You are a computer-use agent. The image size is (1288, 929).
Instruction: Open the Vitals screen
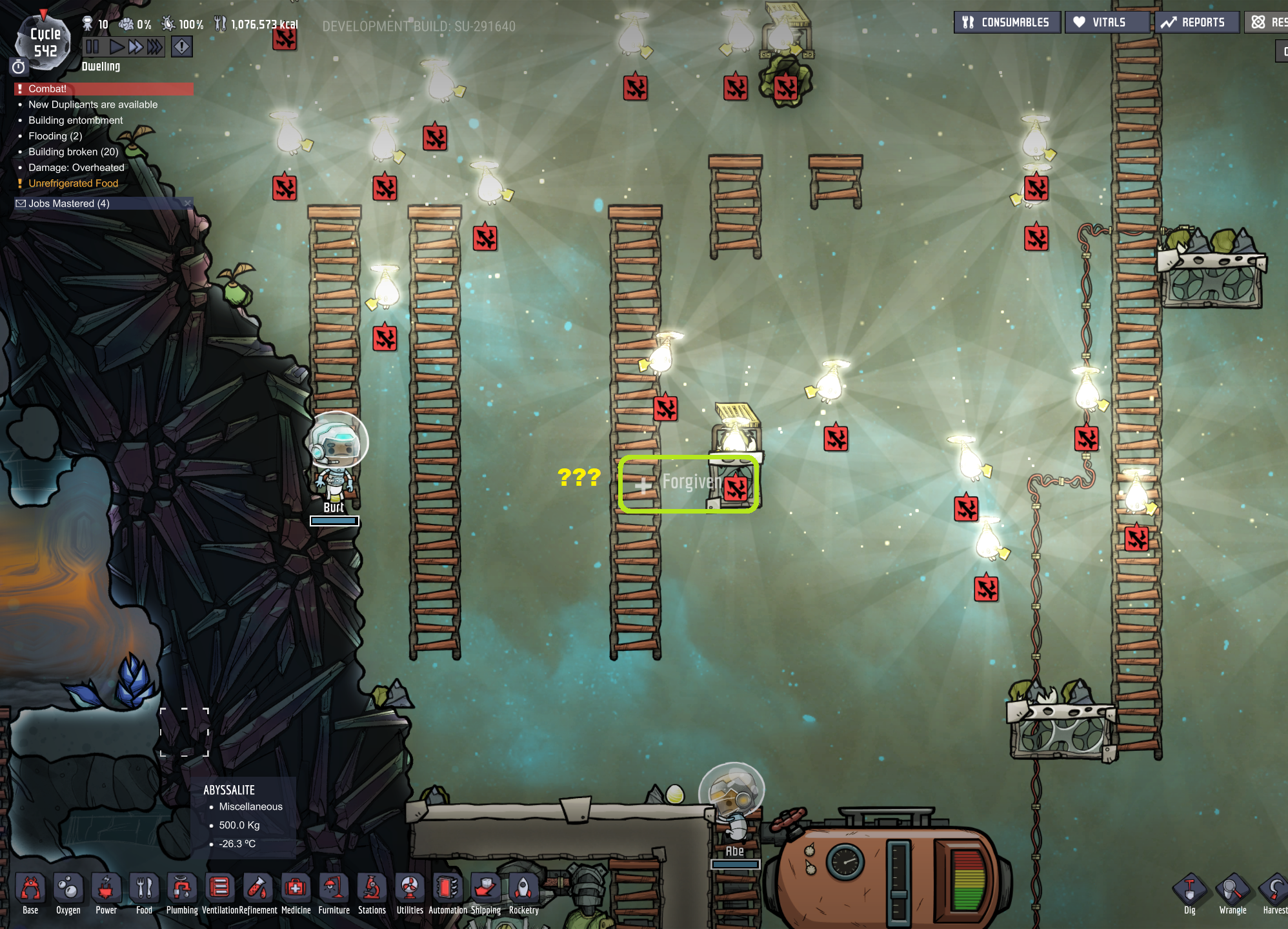click(1107, 23)
